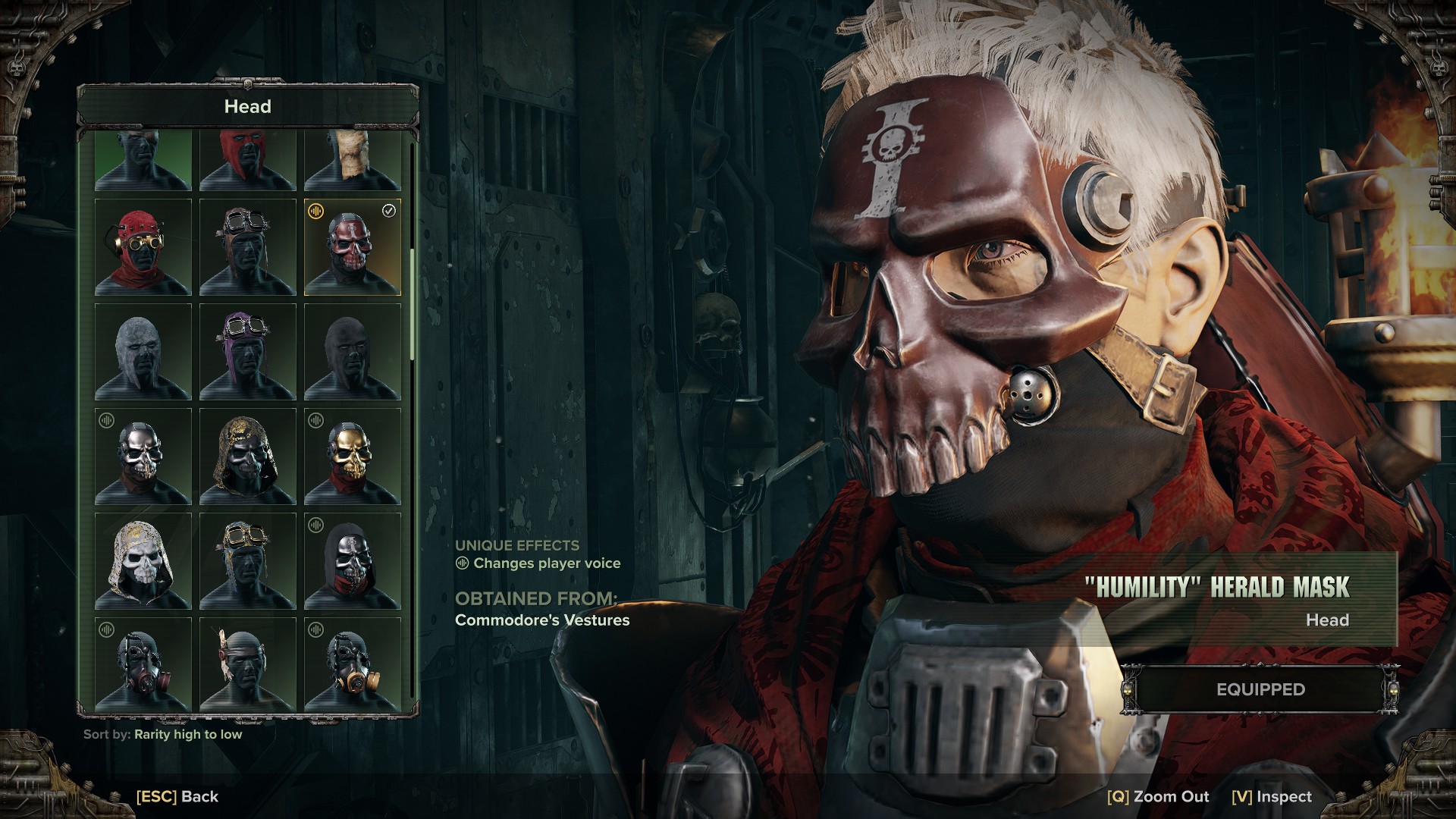Zoom out the character preview
The image size is (1456, 819).
tap(1158, 796)
